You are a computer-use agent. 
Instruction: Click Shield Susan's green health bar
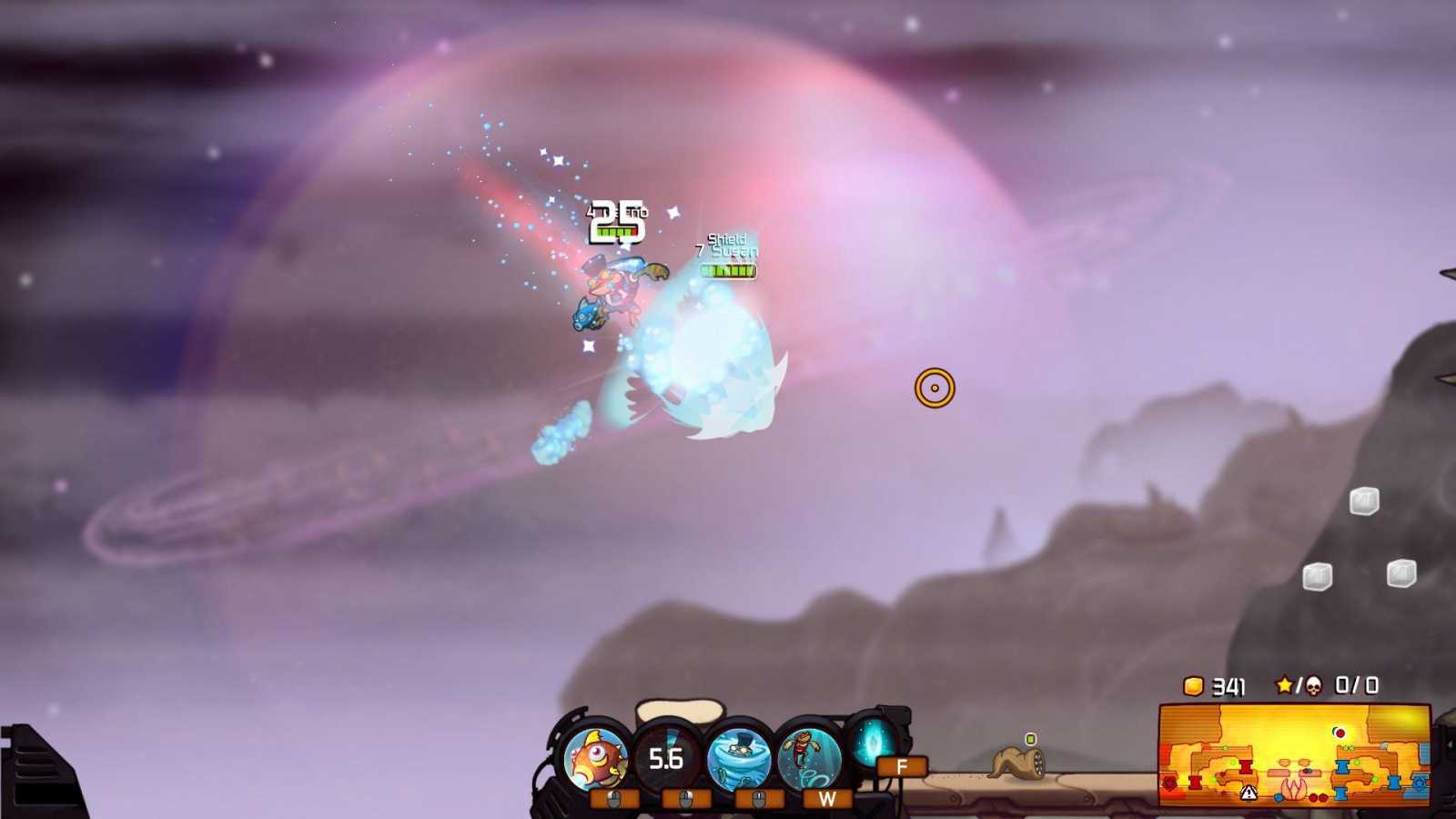[x=728, y=269]
